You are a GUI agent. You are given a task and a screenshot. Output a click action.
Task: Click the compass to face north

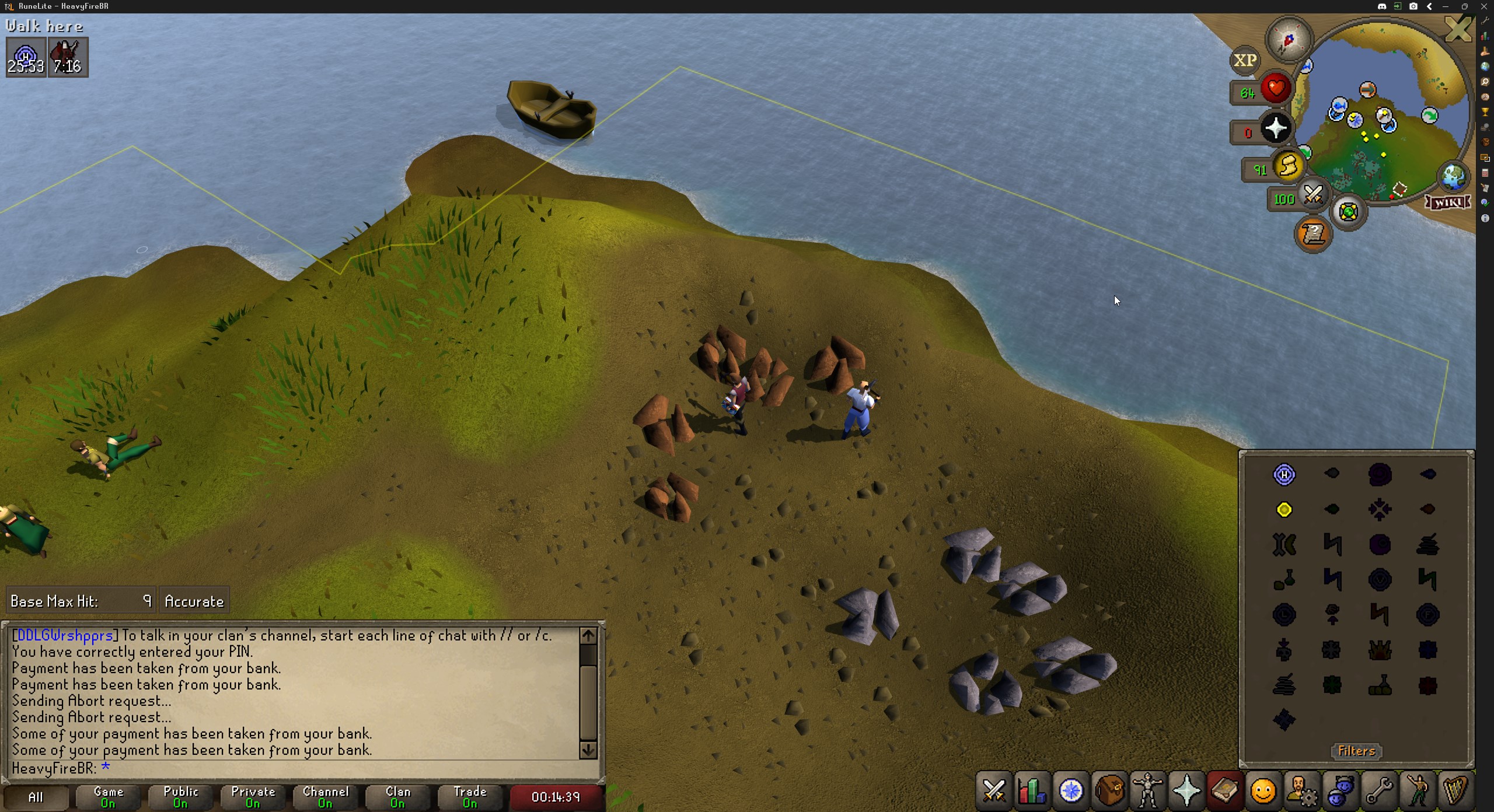click(1289, 40)
